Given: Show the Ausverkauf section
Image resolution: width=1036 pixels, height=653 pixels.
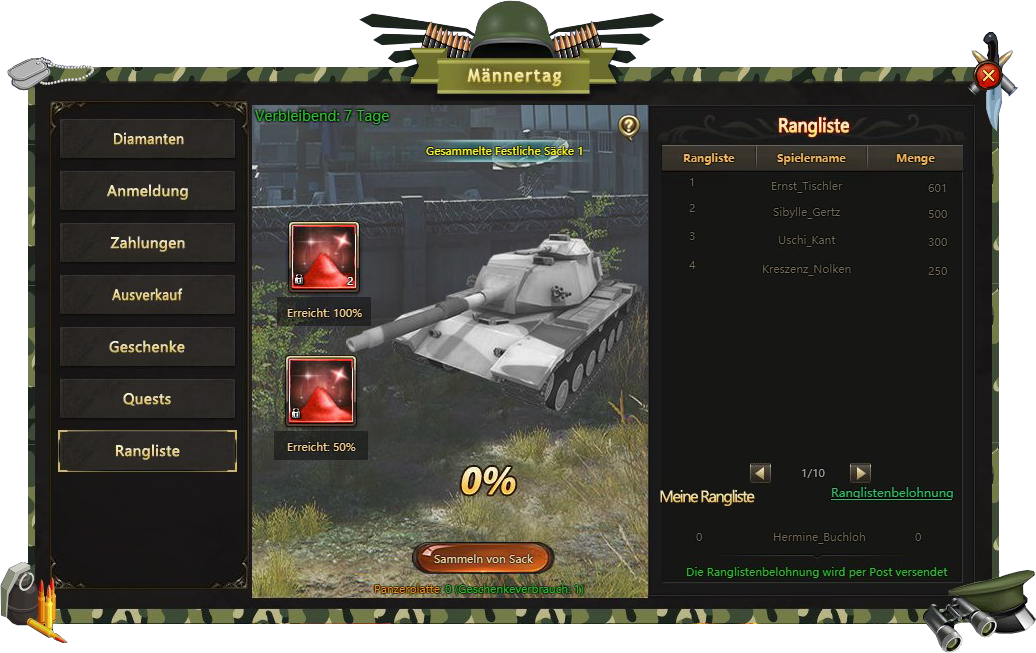Looking at the screenshot, I should [148, 295].
